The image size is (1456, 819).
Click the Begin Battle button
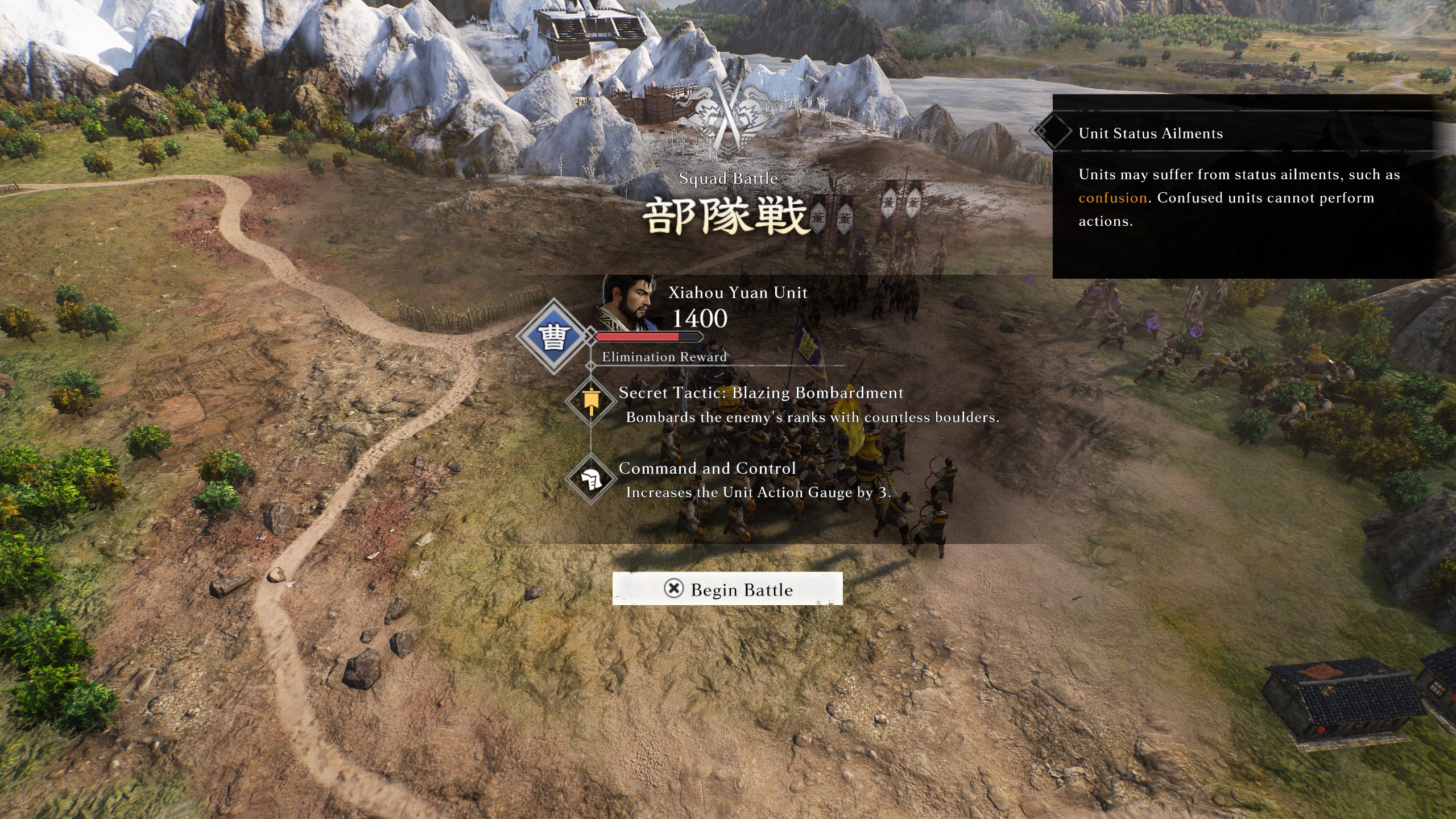(727, 589)
